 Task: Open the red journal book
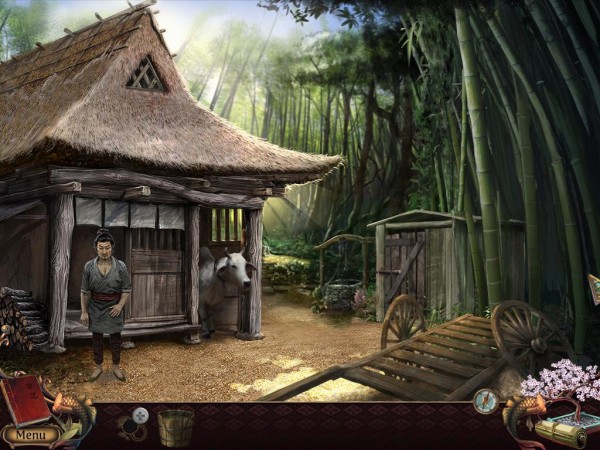pos(26,399)
